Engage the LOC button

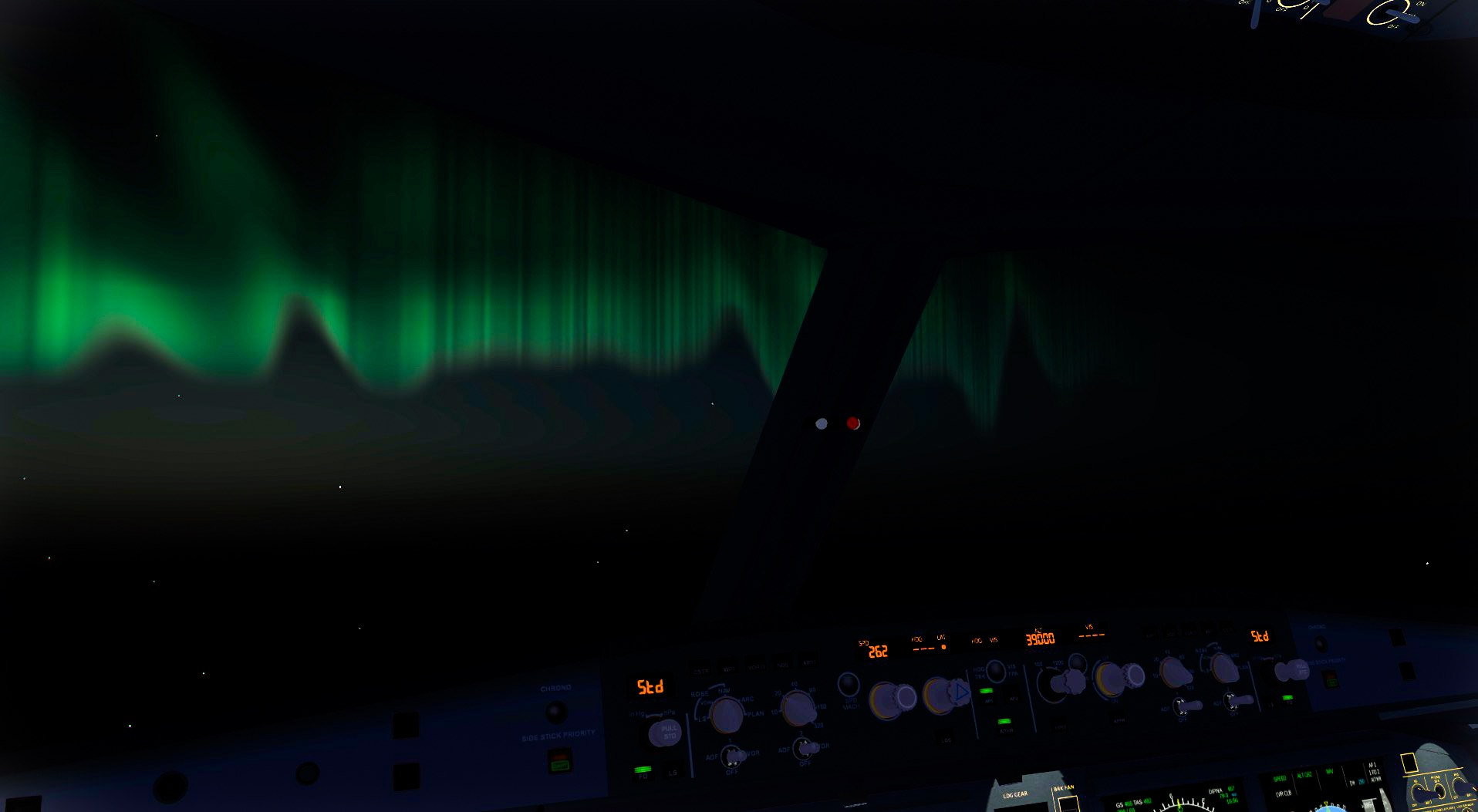pyautogui.click(x=947, y=739)
